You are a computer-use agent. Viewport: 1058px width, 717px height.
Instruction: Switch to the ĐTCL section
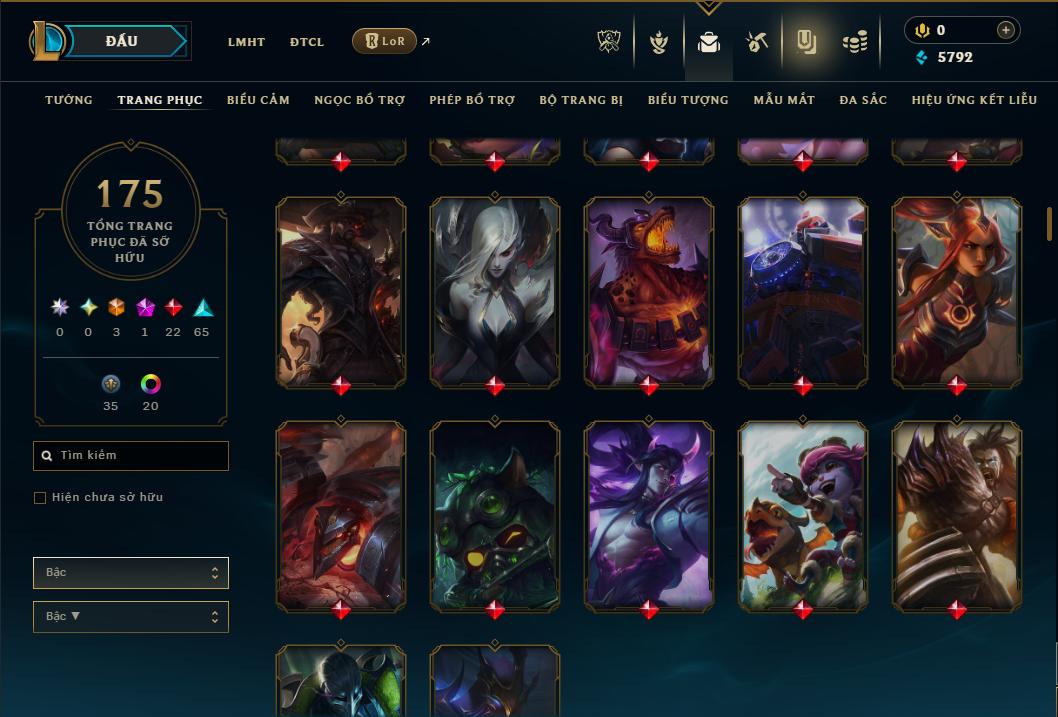tap(307, 42)
